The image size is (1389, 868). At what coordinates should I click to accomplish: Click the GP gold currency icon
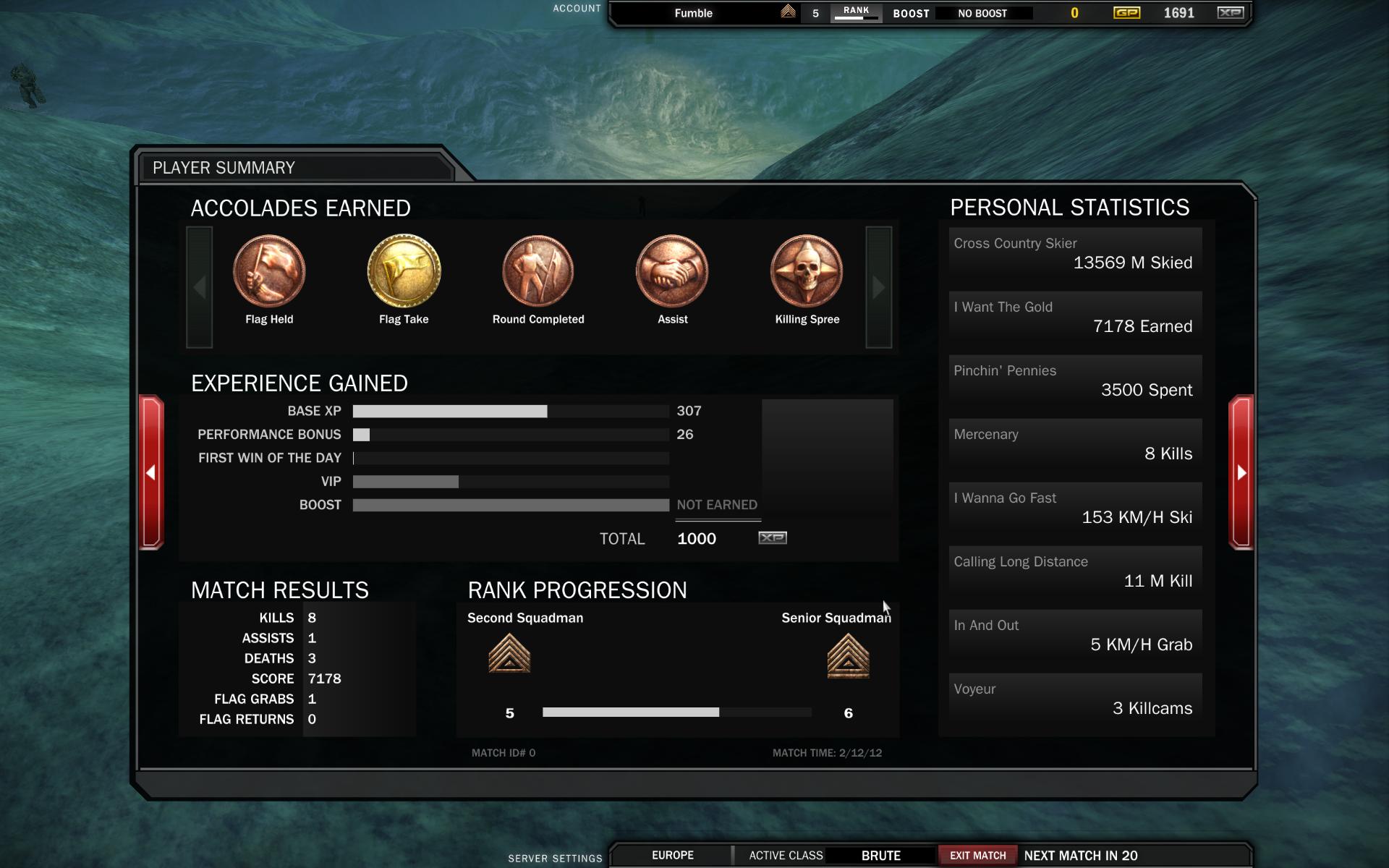click(1126, 13)
